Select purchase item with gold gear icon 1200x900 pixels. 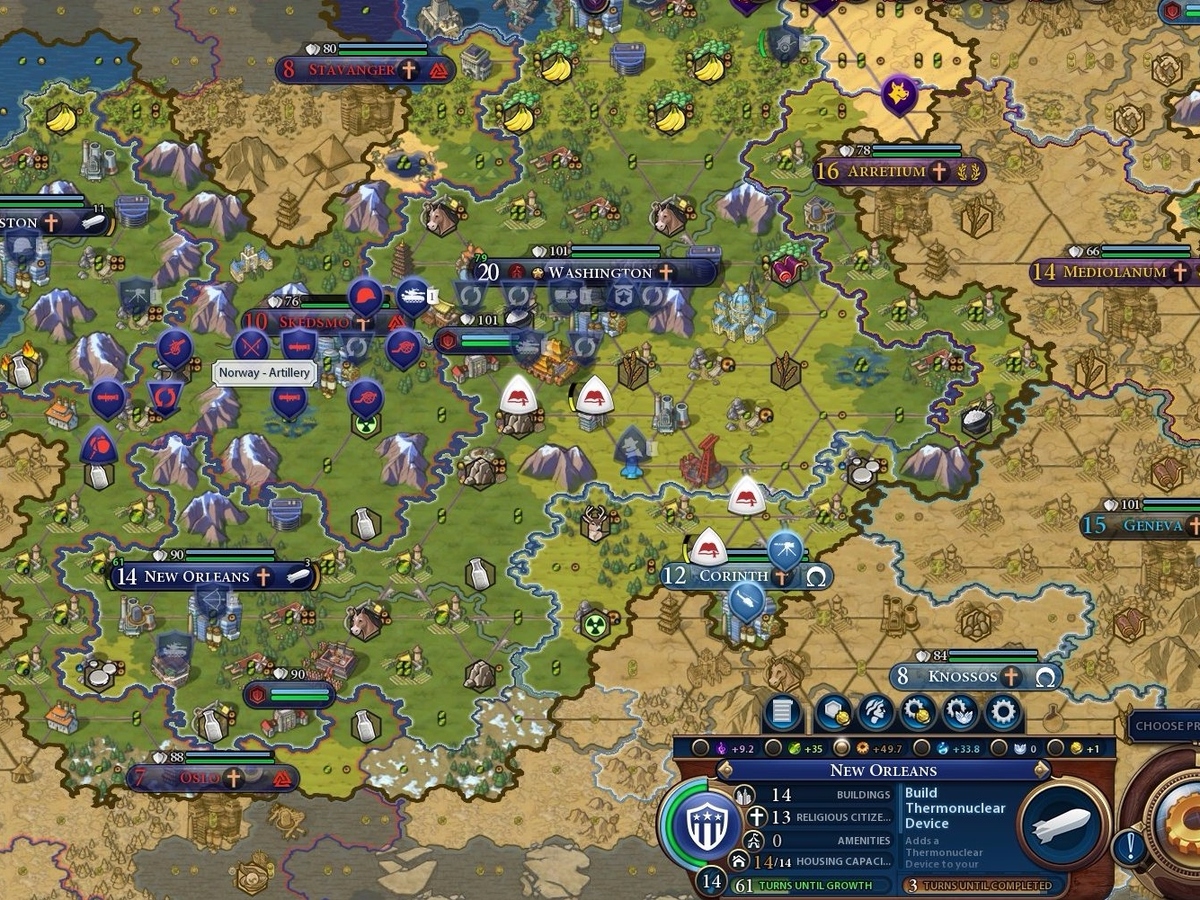pos(918,712)
